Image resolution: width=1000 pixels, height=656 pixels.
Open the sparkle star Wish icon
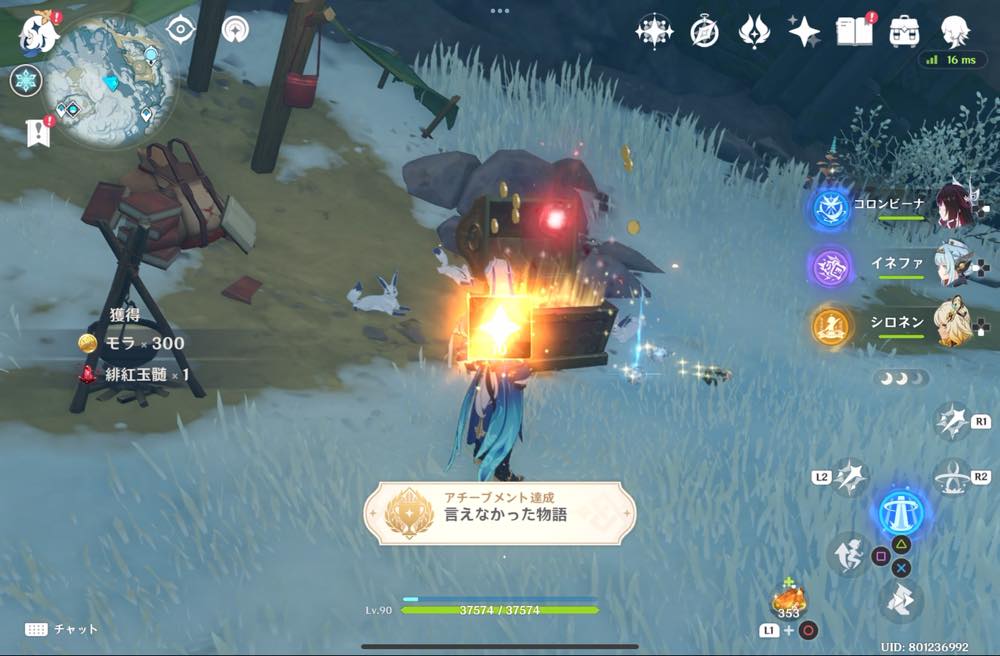(x=804, y=32)
